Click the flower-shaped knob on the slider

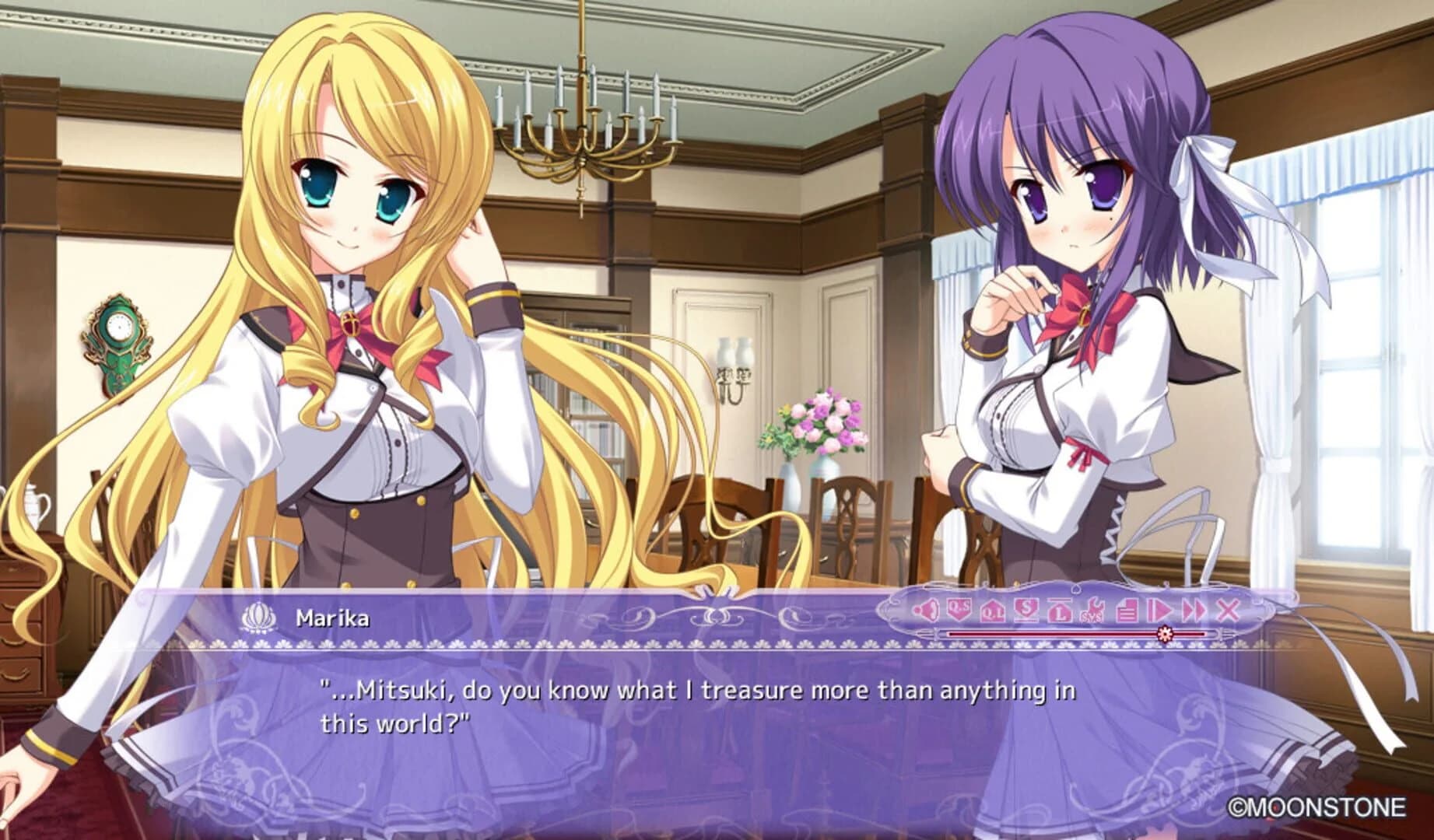pyautogui.click(x=1166, y=634)
